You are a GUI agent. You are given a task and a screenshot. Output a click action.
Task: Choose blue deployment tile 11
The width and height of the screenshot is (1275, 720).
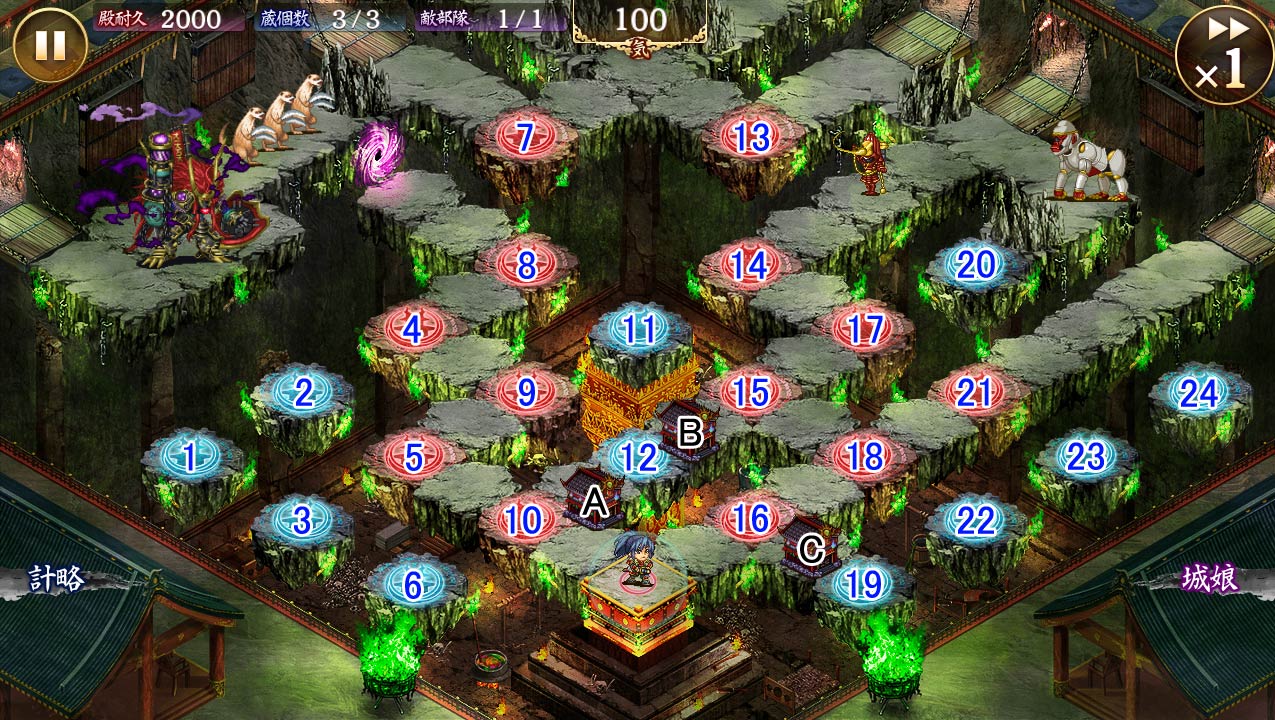click(x=639, y=329)
